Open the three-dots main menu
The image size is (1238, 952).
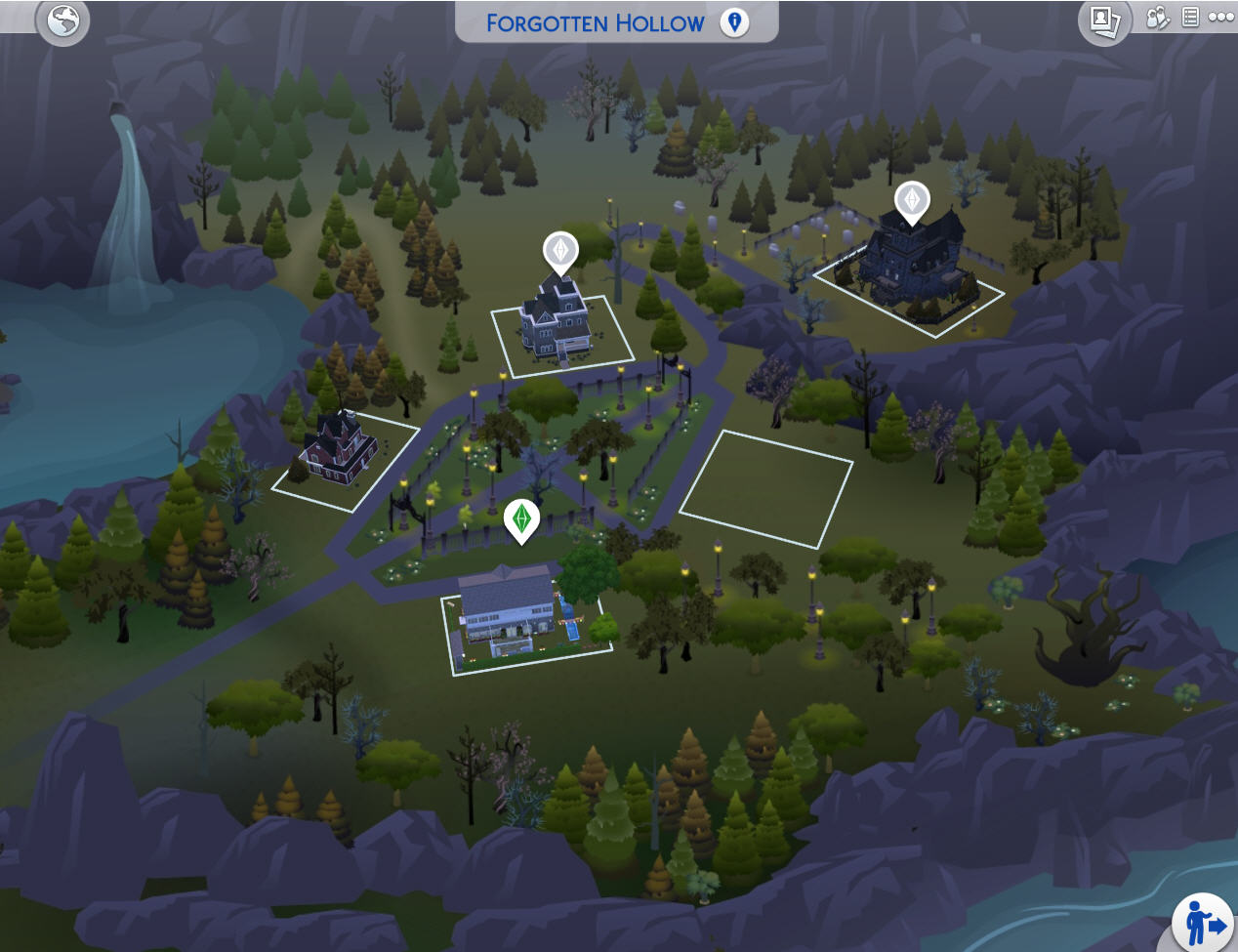(x=1220, y=17)
